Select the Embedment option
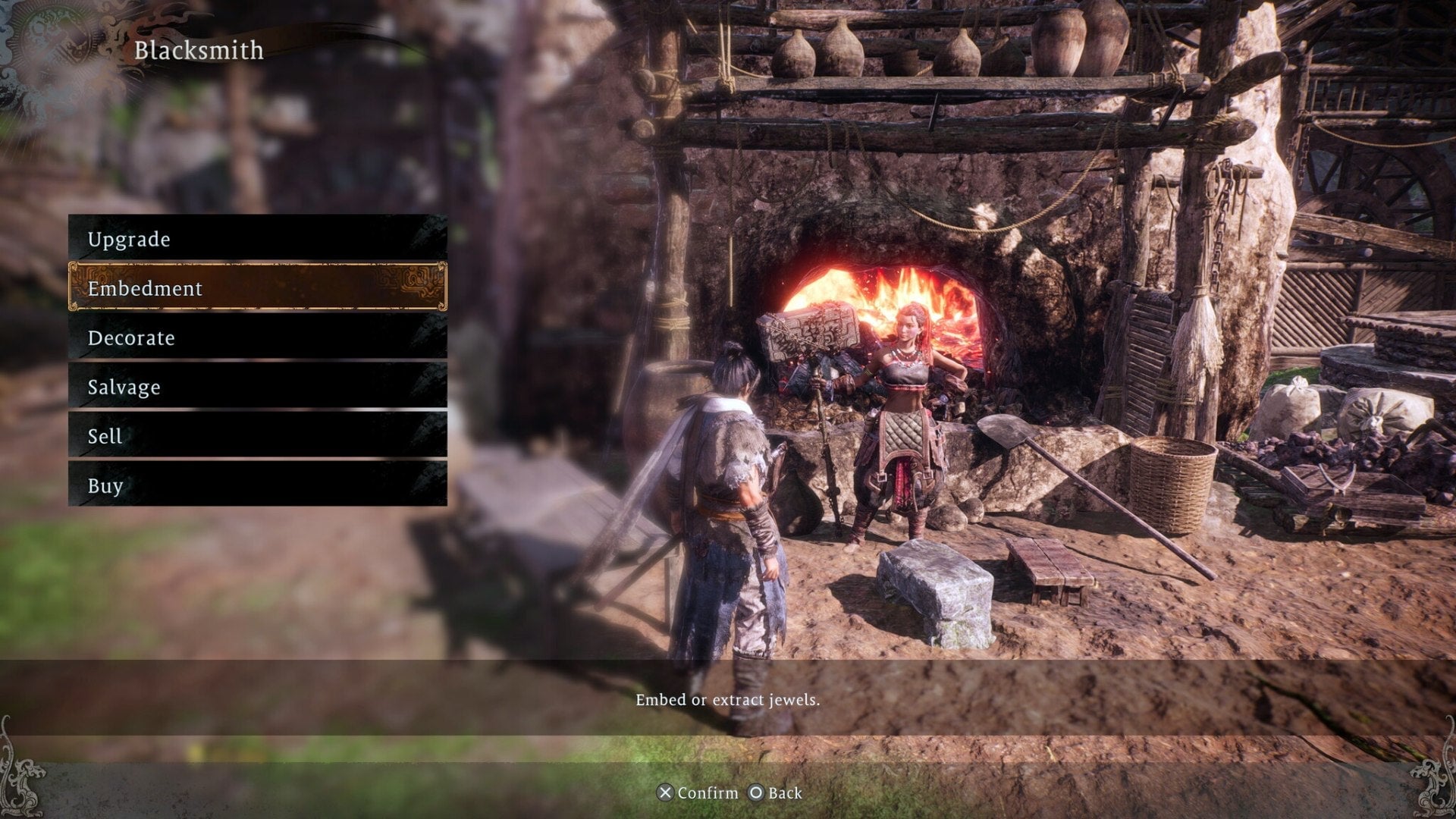The image size is (1456, 819). click(144, 288)
